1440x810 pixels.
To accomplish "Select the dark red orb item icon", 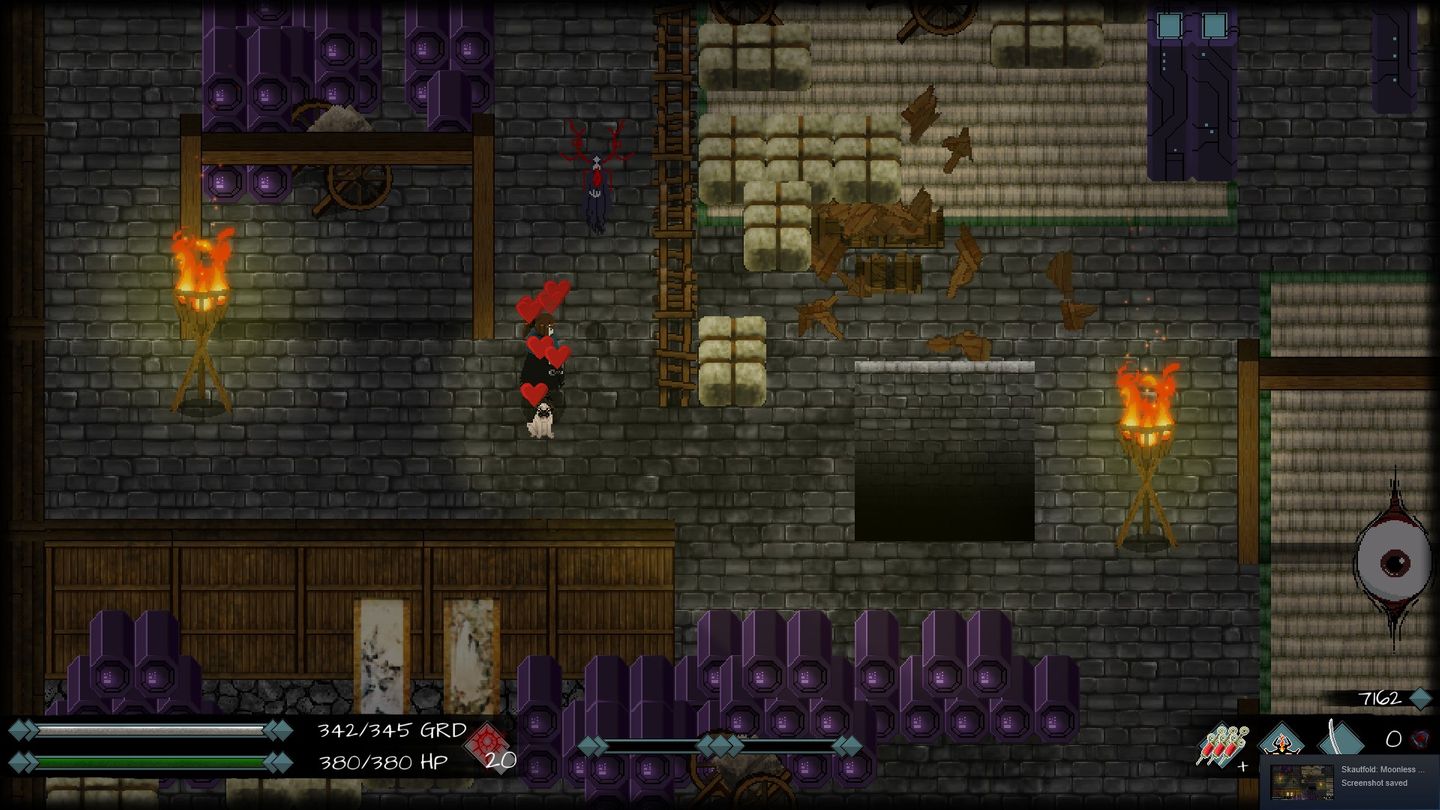I will coord(1420,740).
